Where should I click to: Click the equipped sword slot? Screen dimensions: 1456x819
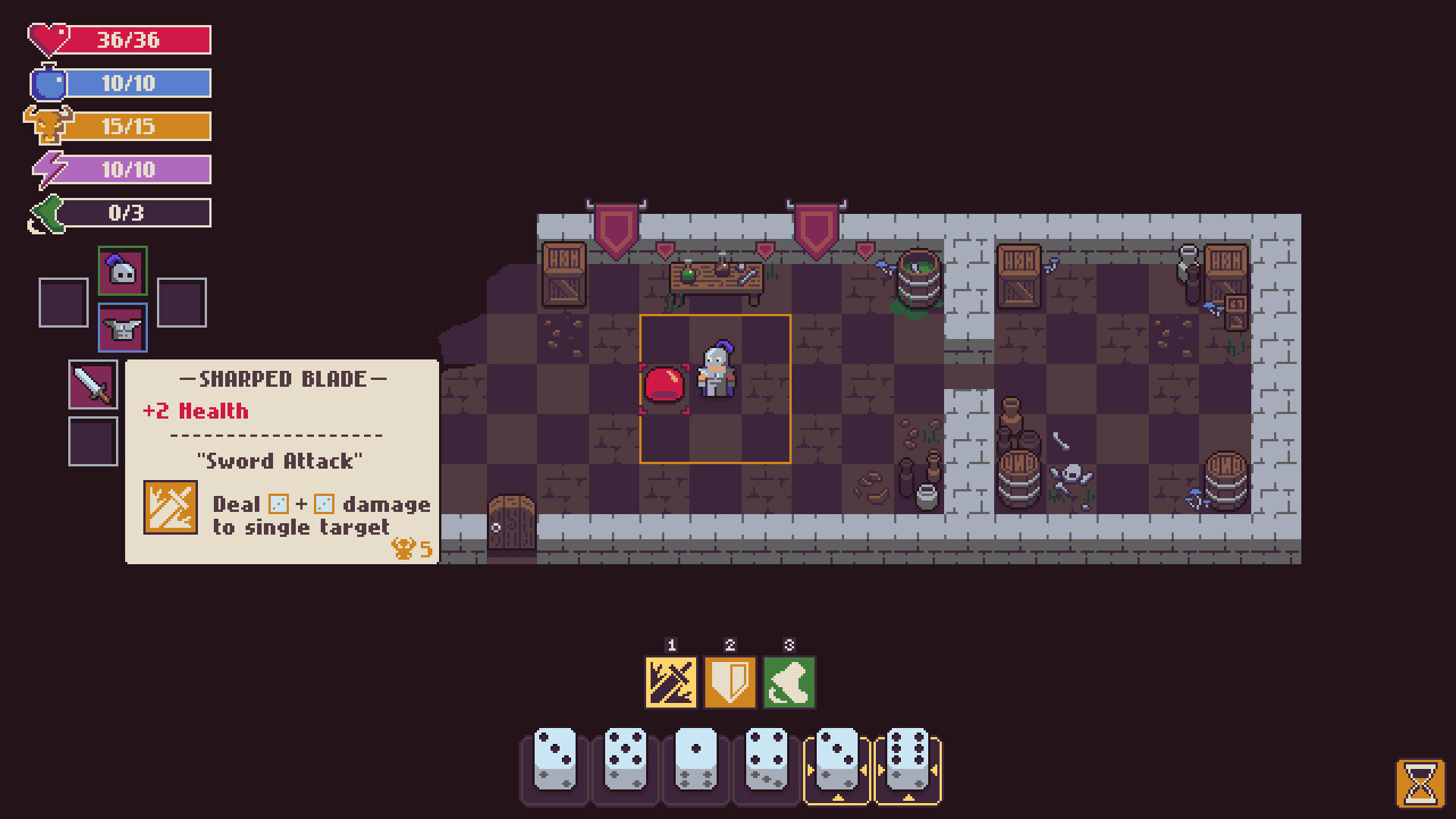(x=93, y=384)
